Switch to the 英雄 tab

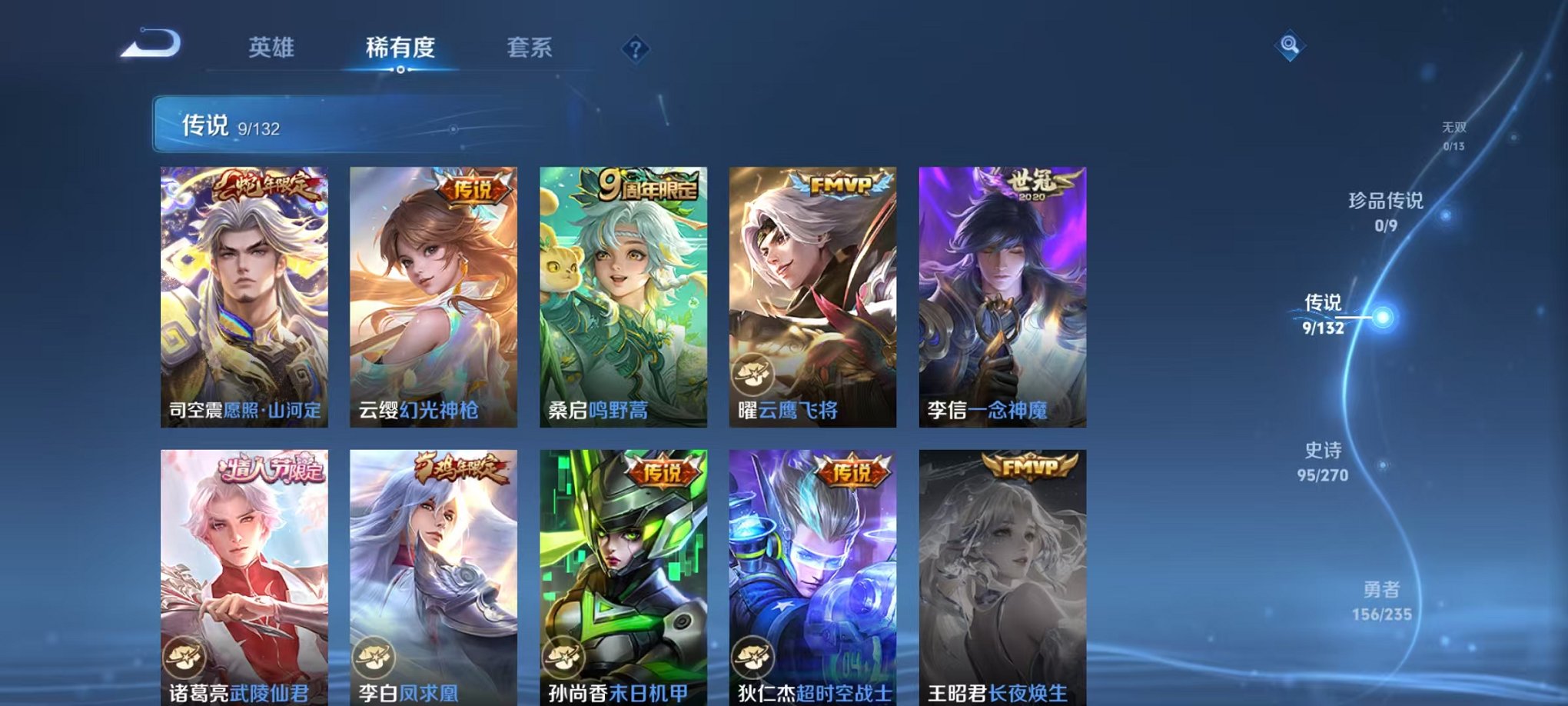tap(273, 48)
